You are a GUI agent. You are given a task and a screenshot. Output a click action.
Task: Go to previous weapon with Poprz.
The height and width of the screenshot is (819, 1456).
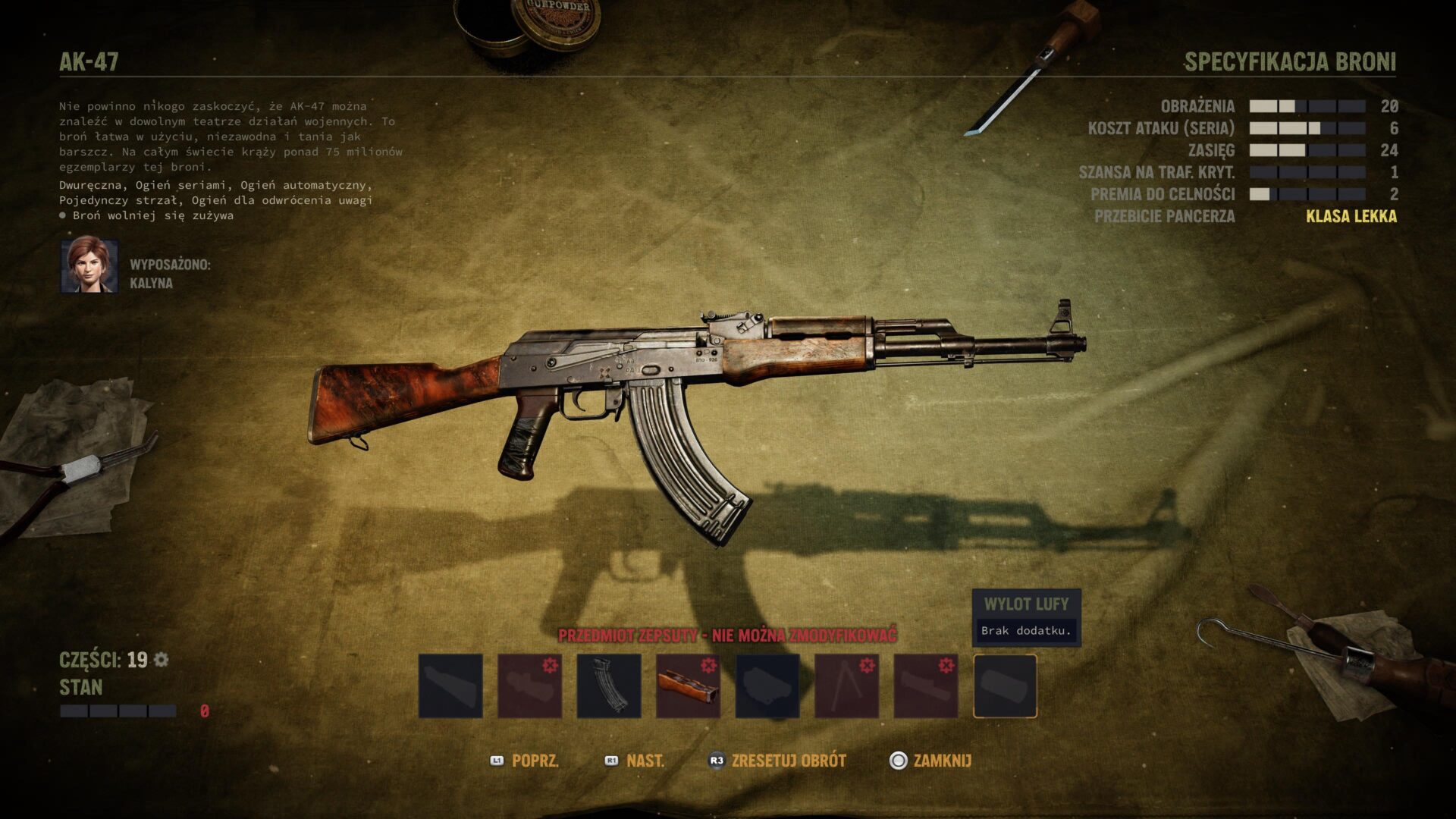point(526,761)
